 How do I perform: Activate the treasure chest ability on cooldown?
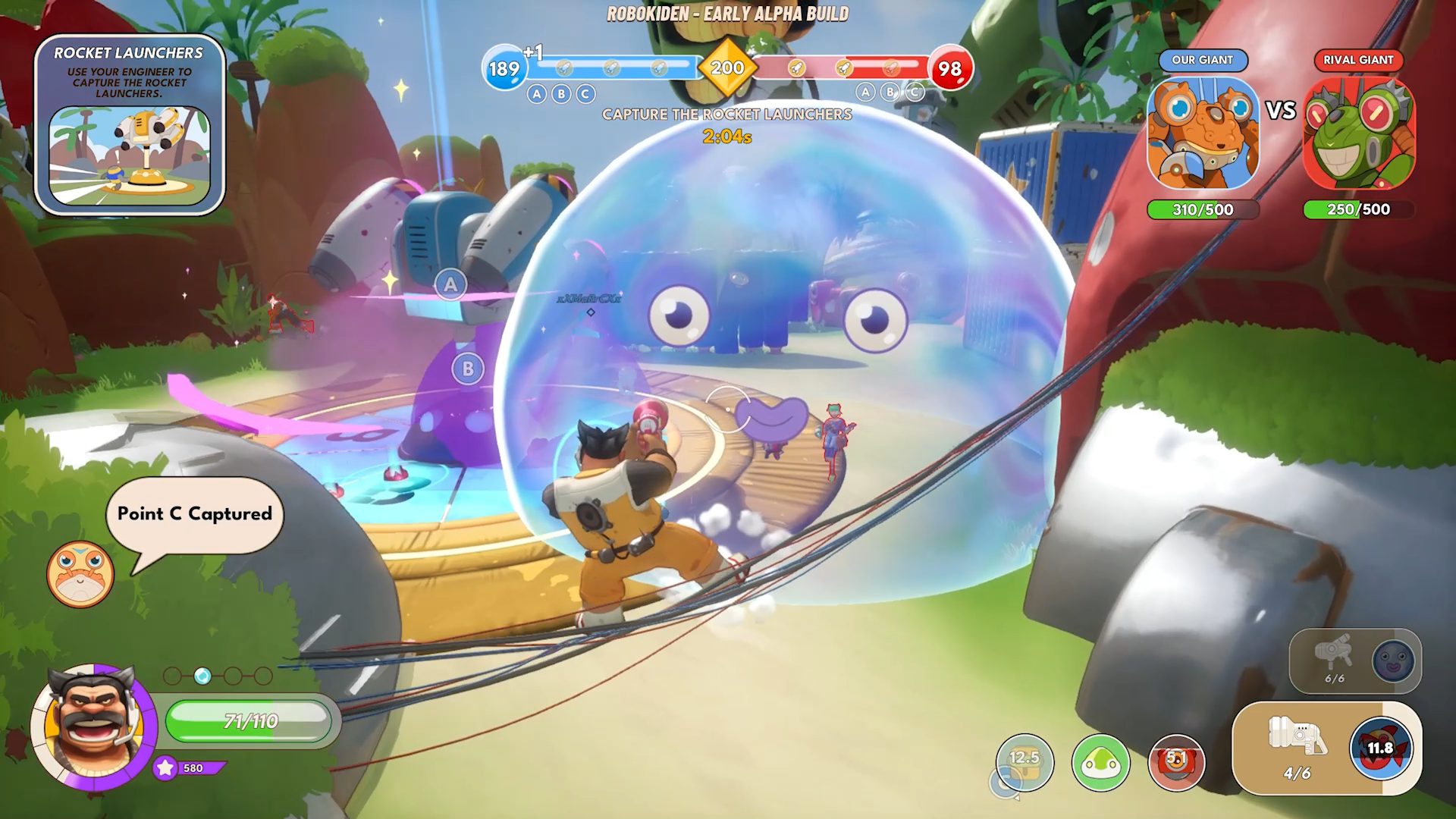1024,762
